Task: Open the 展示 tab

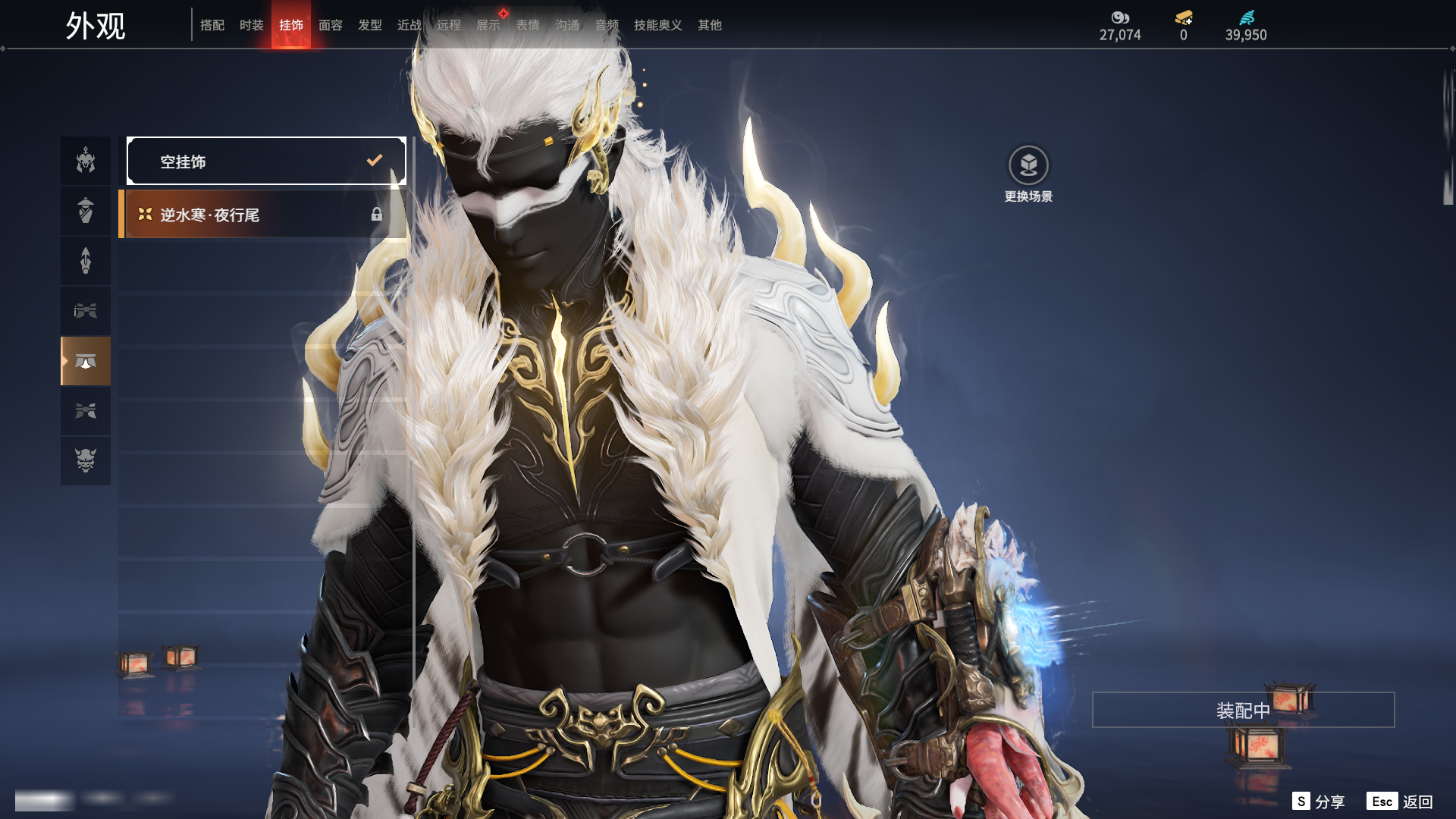Action: (x=488, y=25)
